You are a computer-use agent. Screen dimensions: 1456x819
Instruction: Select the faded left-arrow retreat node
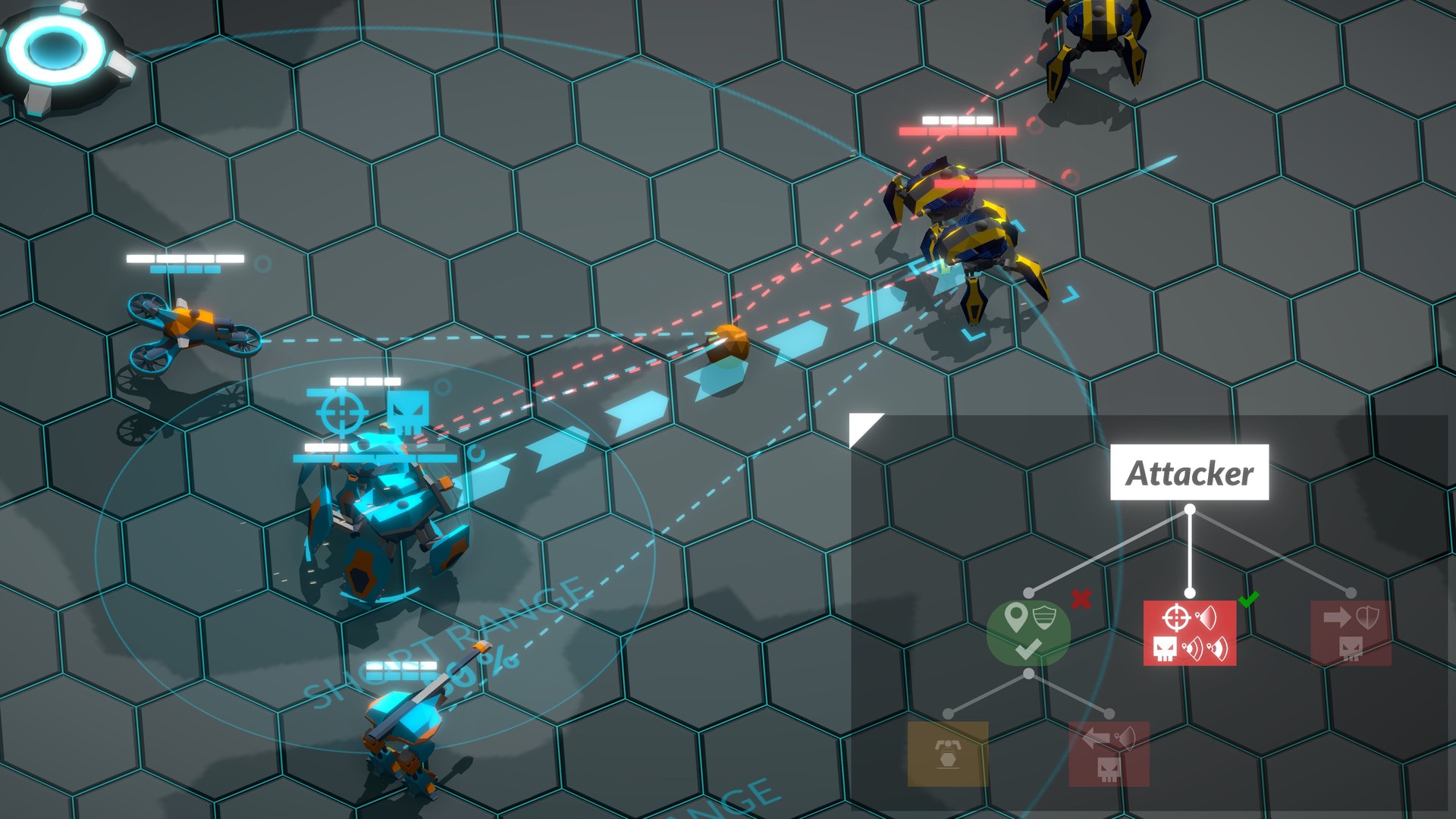(1109, 753)
